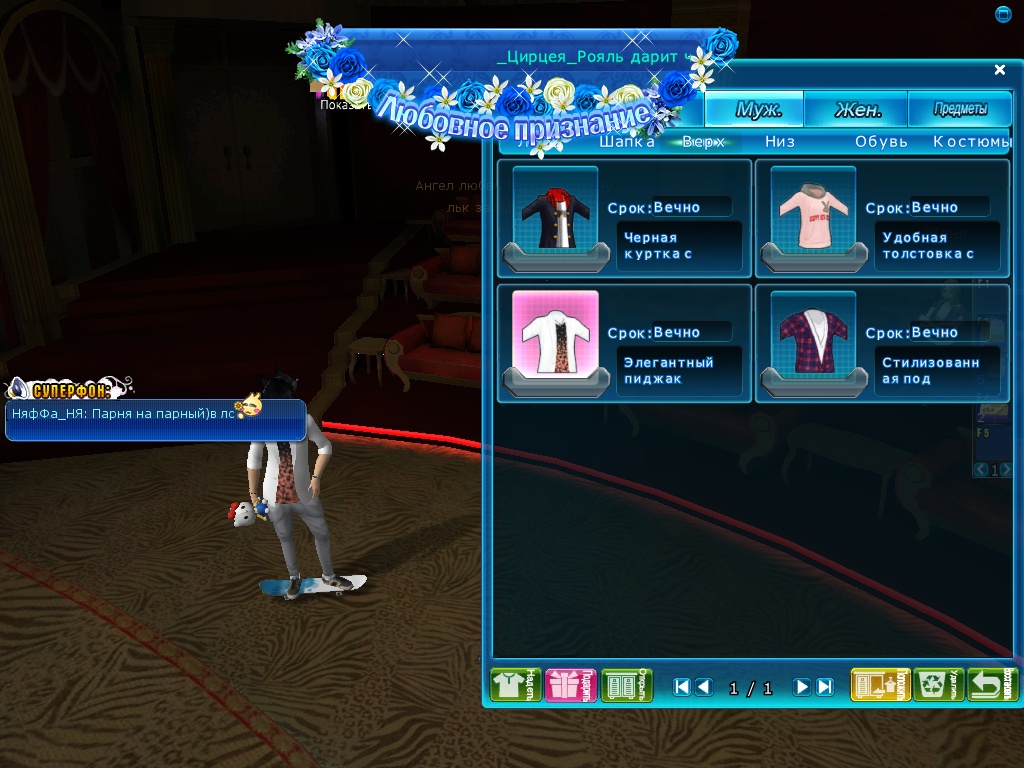Select the Шапка category
The image size is (1024, 768).
626,142
